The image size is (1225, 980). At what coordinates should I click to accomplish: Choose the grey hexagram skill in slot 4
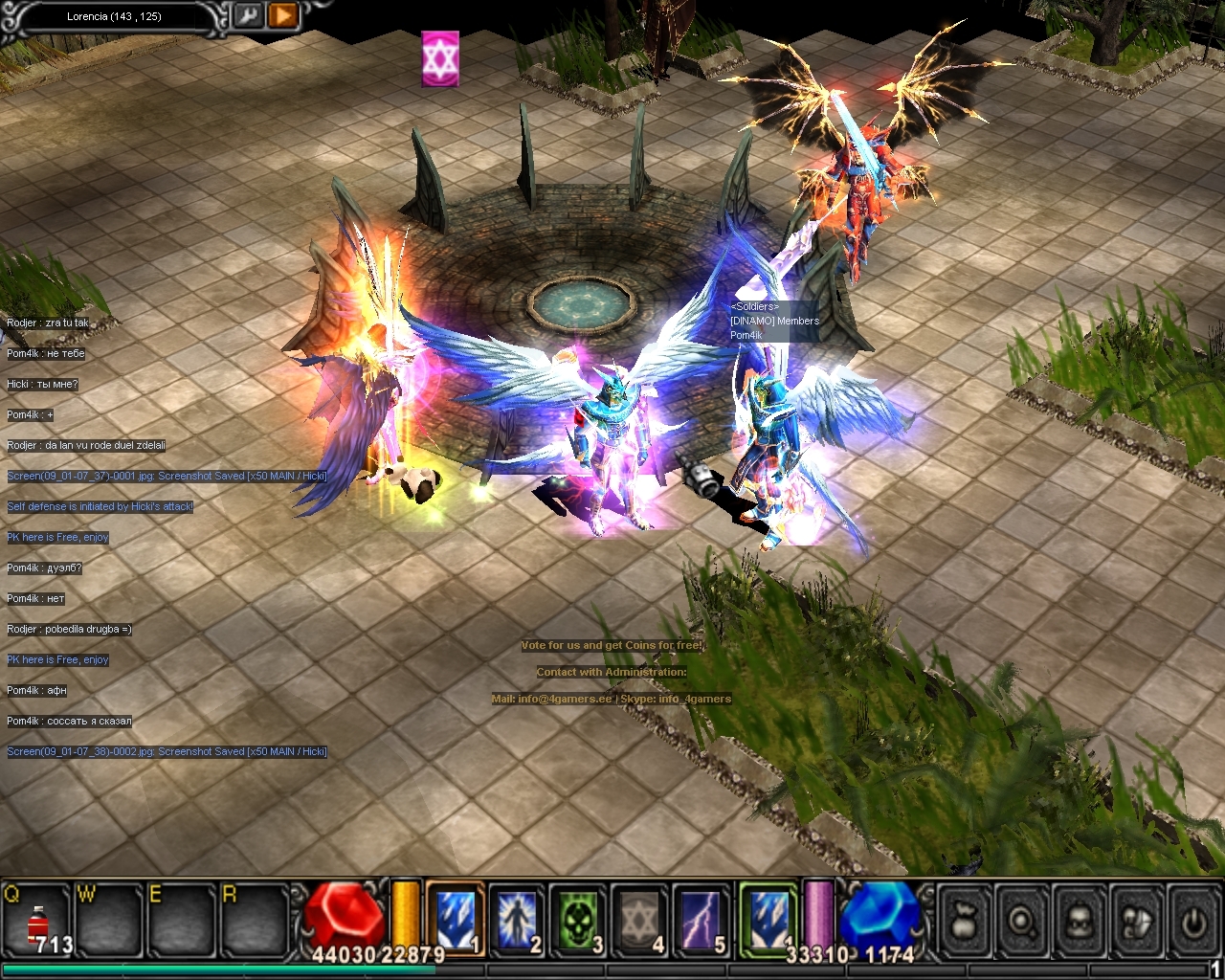(639, 919)
